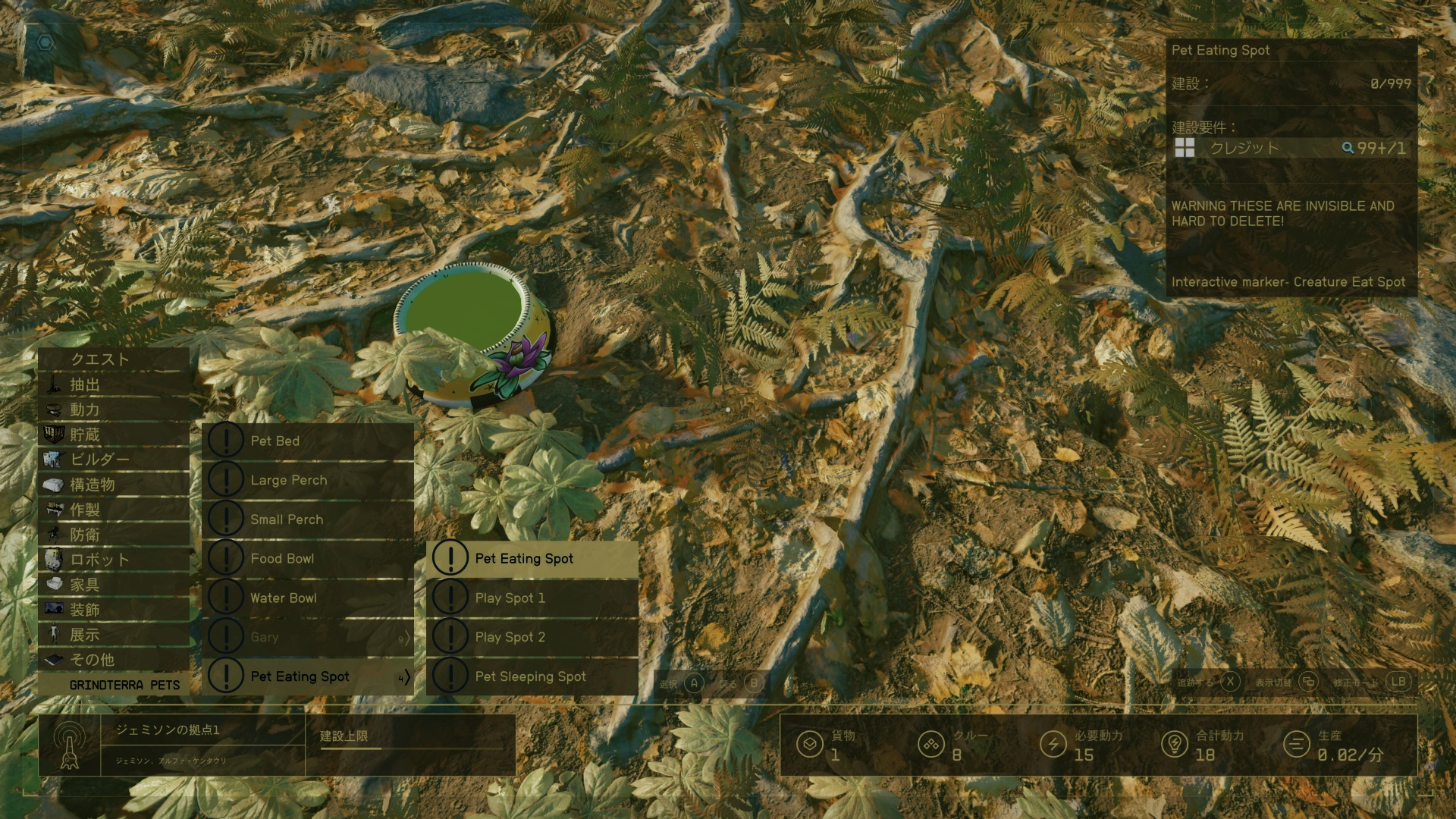This screenshot has width=1456, height=819.
Task: Open the 防衛 category
Action: (x=114, y=535)
